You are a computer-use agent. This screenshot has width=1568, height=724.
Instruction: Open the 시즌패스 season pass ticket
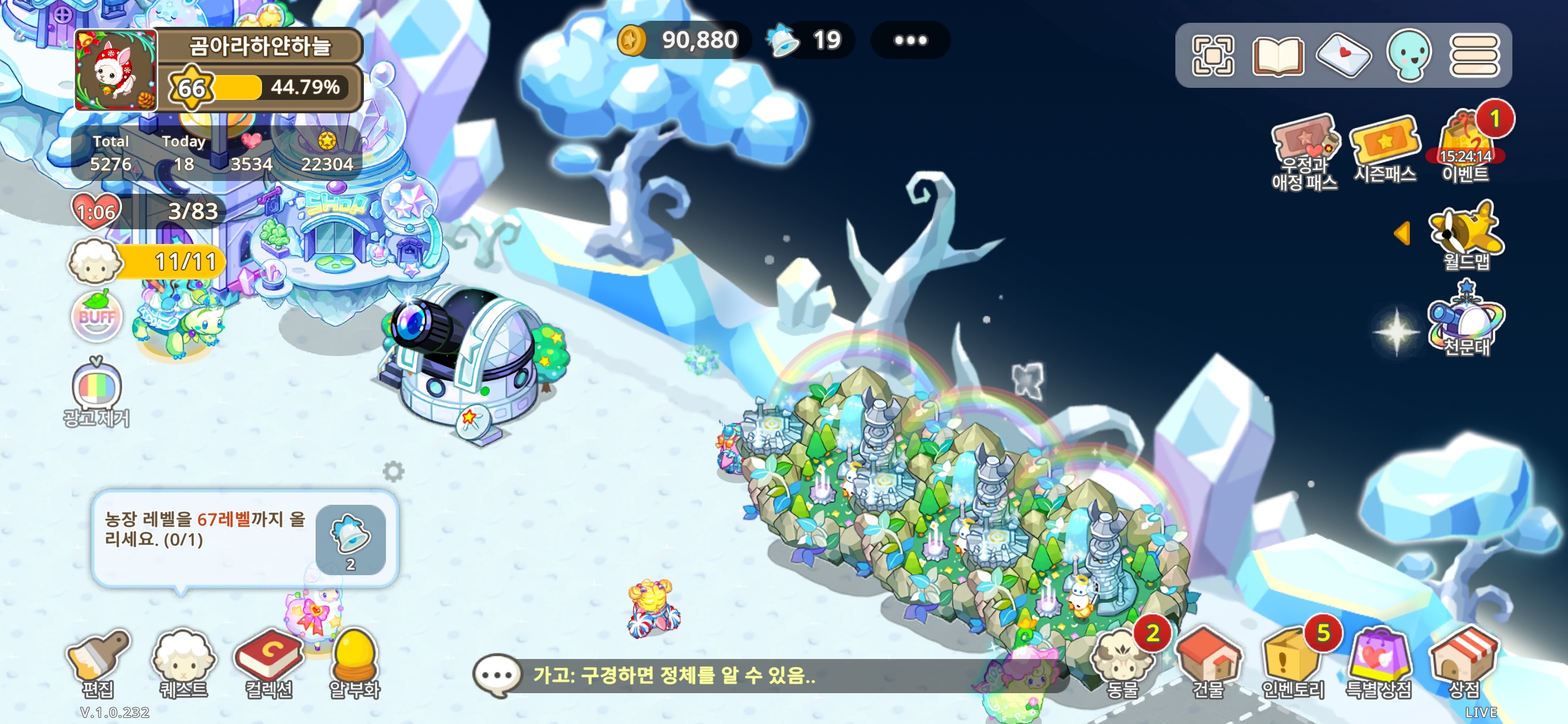point(1385,147)
